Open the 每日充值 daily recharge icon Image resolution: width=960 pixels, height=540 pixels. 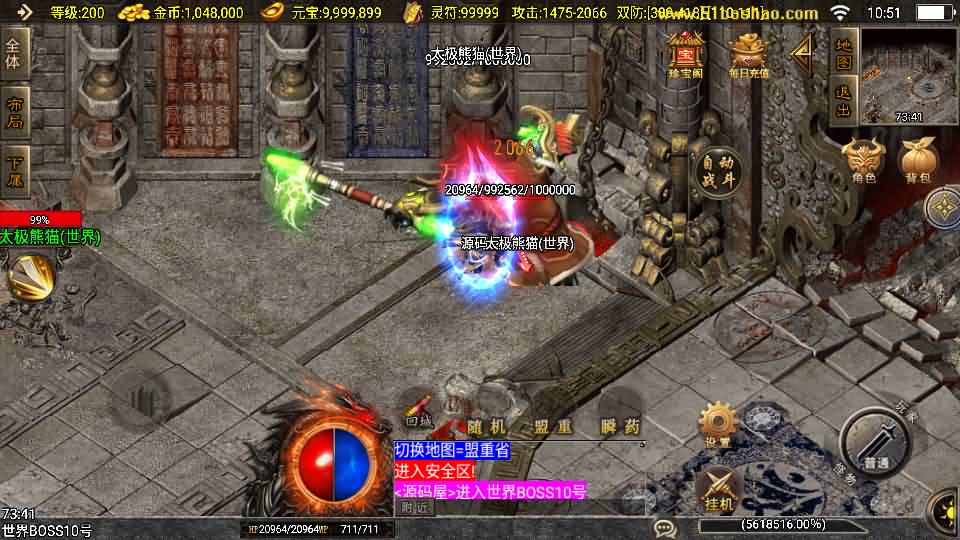pyautogui.click(x=748, y=54)
